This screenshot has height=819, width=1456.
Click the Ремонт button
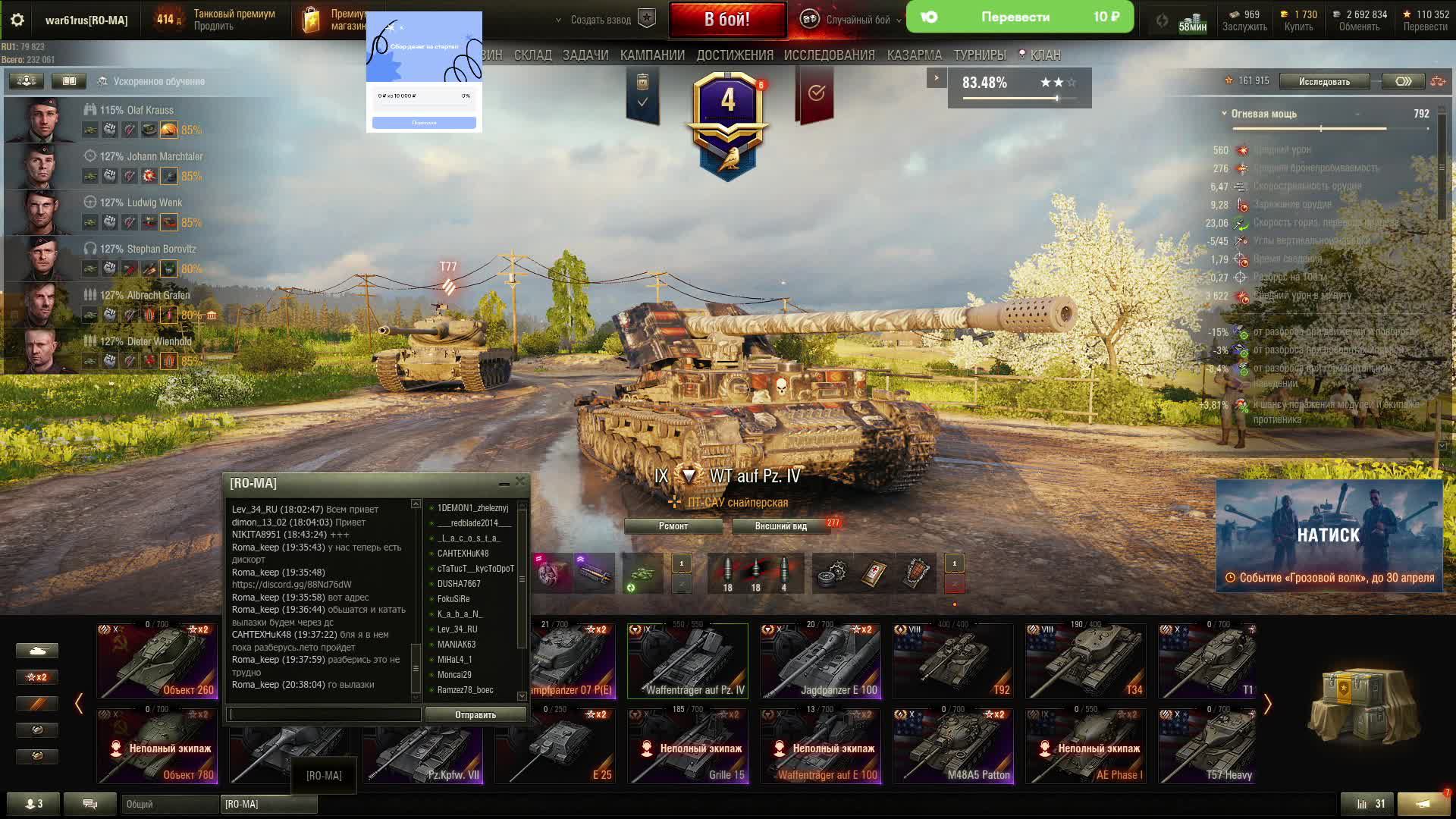tap(673, 526)
